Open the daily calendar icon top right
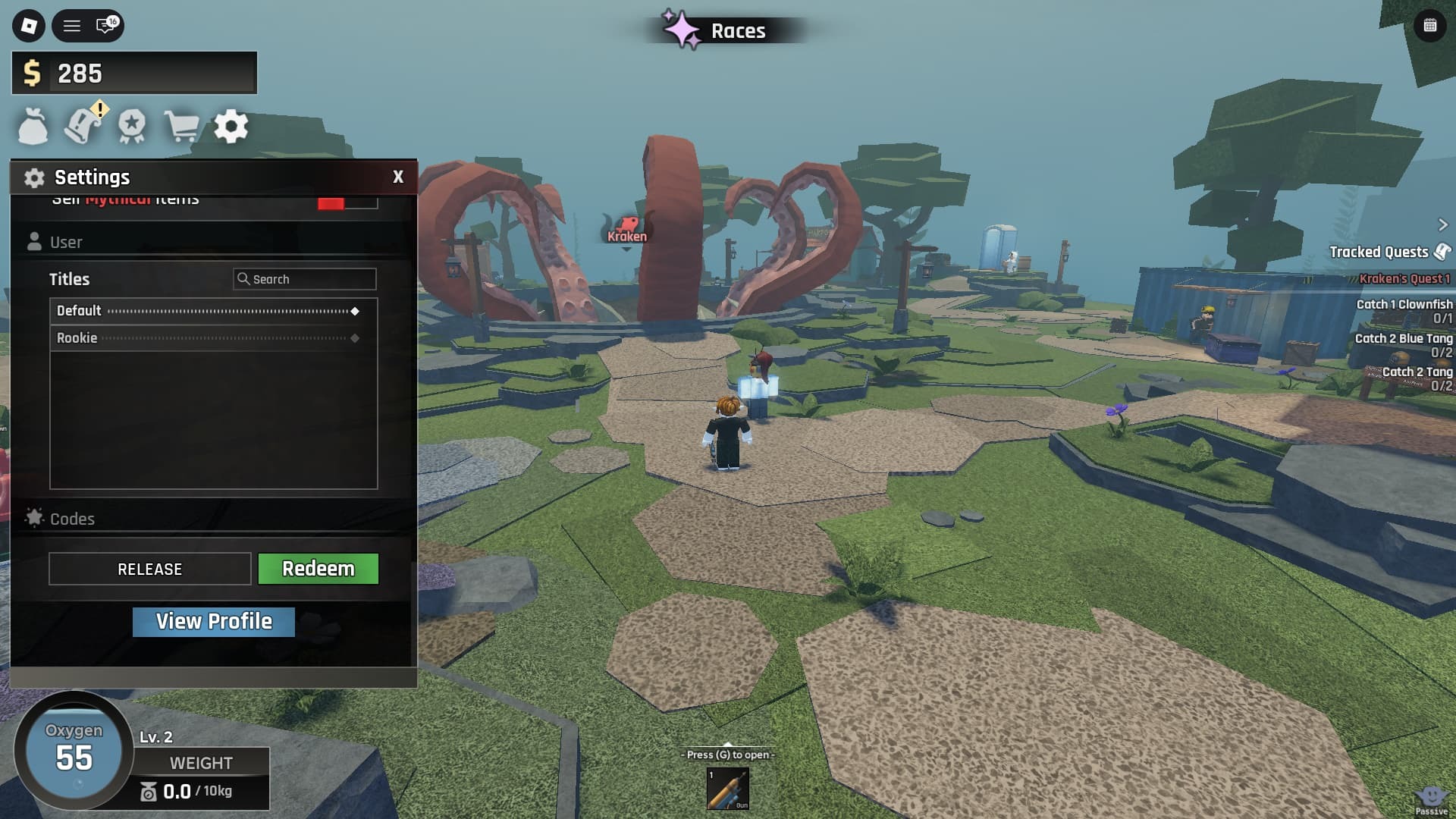The image size is (1456, 819). [x=1429, y=25]
